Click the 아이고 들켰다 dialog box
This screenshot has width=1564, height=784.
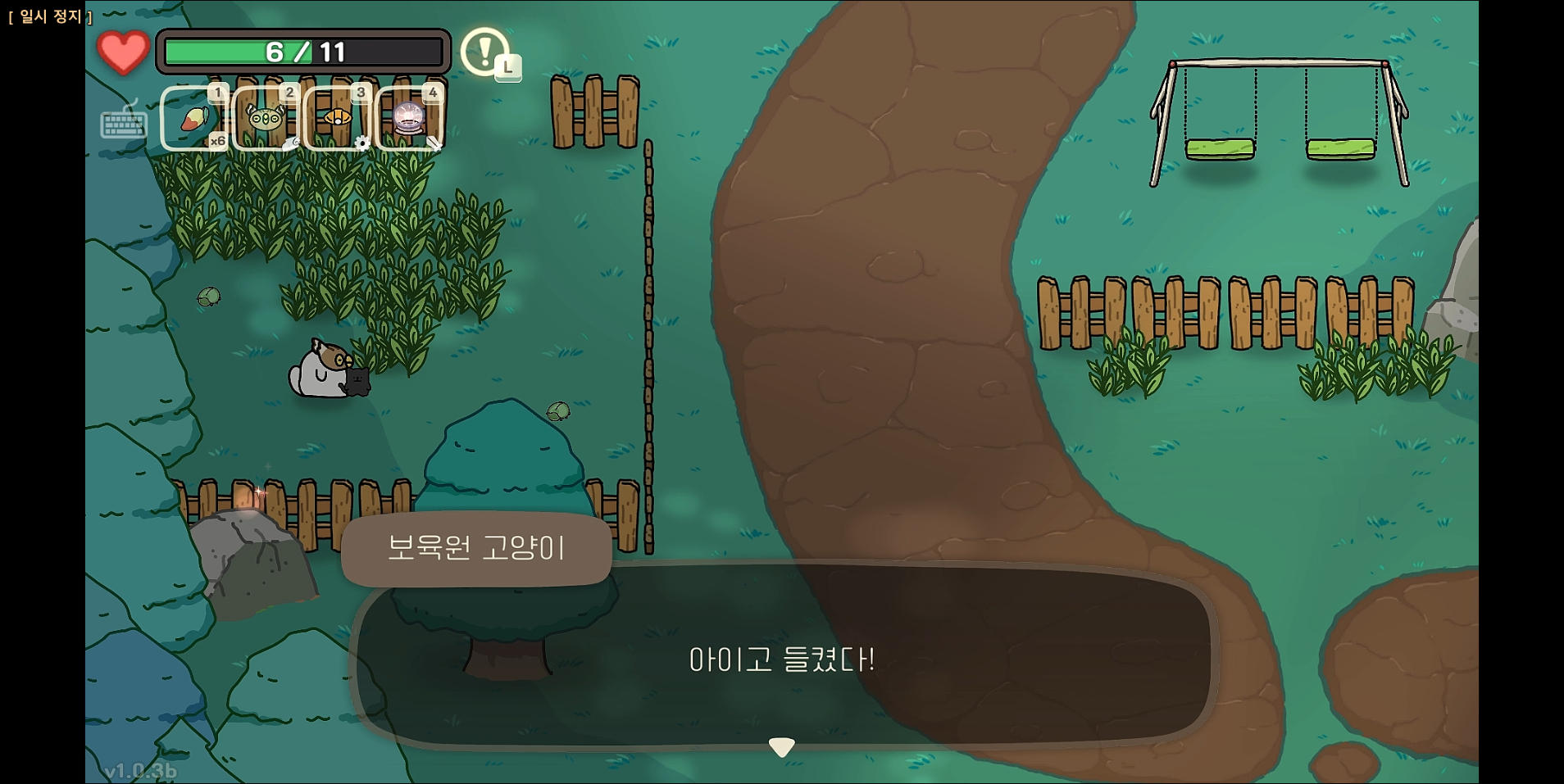[782, 655]
